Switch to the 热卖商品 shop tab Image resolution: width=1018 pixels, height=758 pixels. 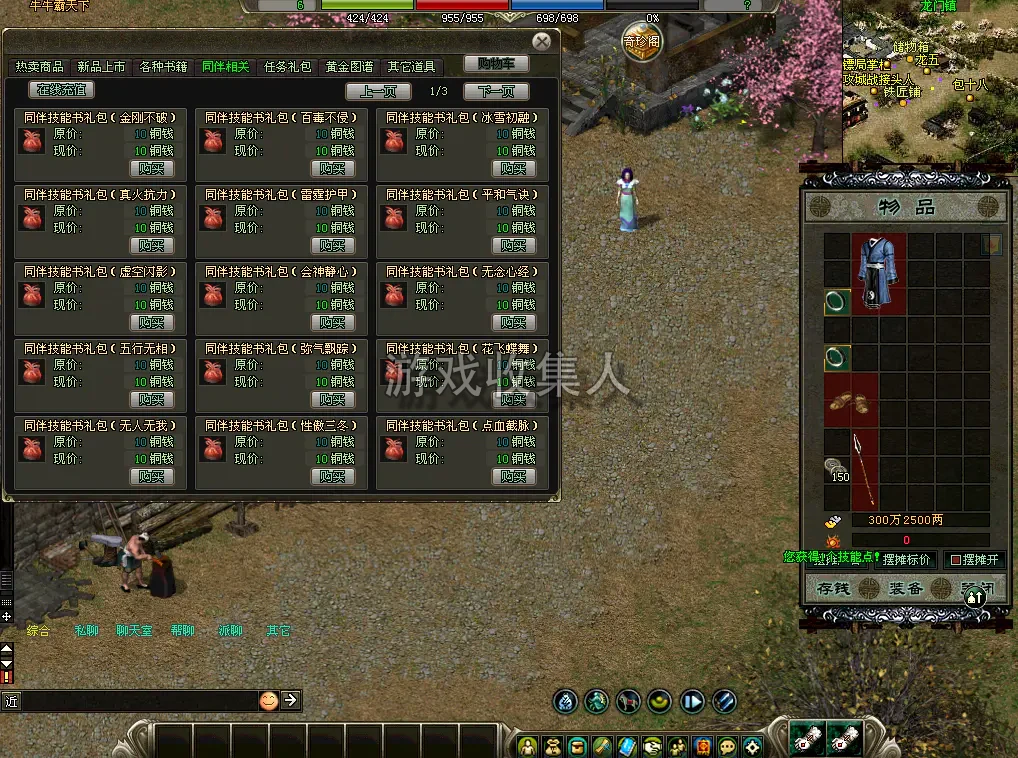[39, 67]
